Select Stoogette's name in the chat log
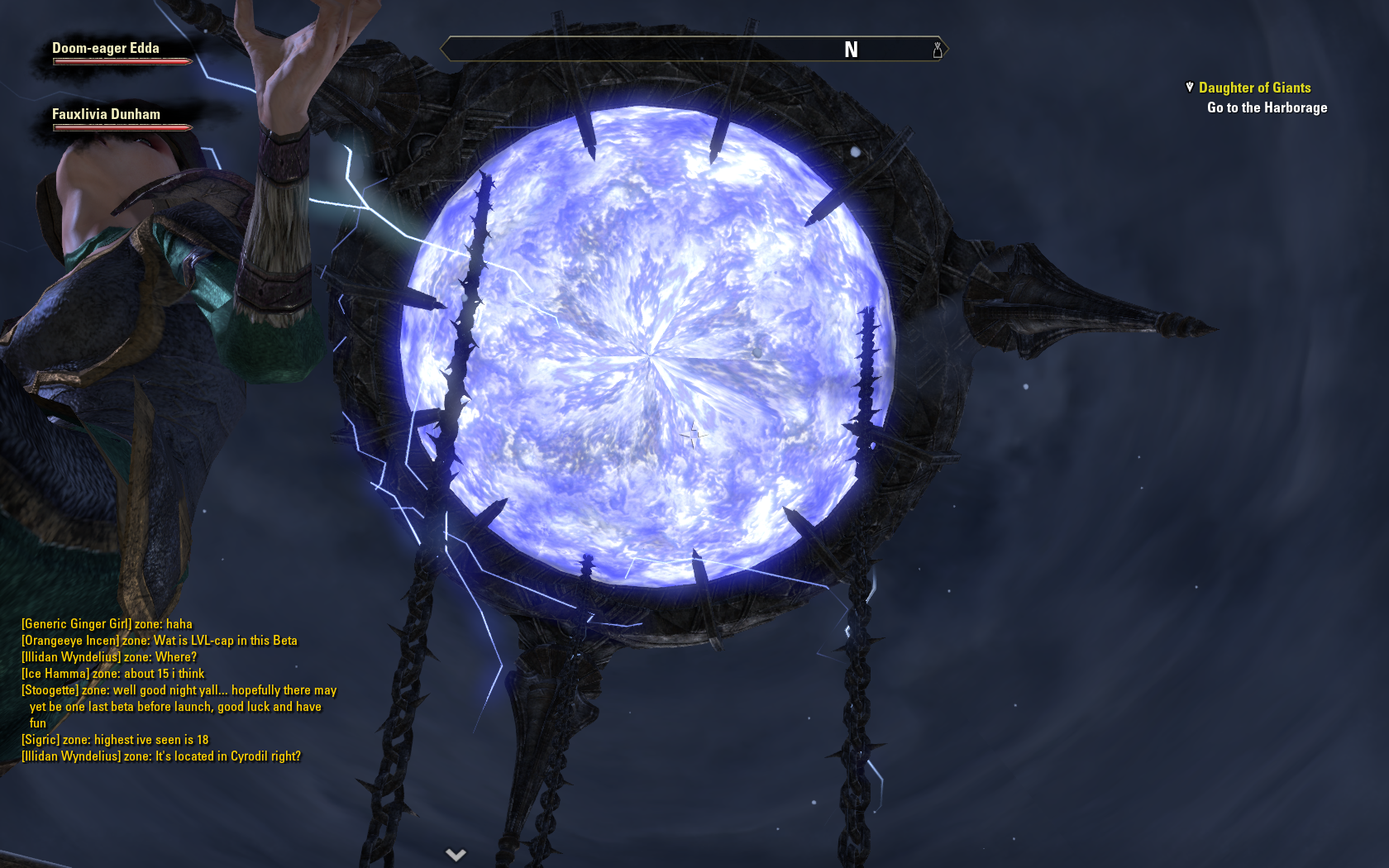 click(x=50, y=690)
